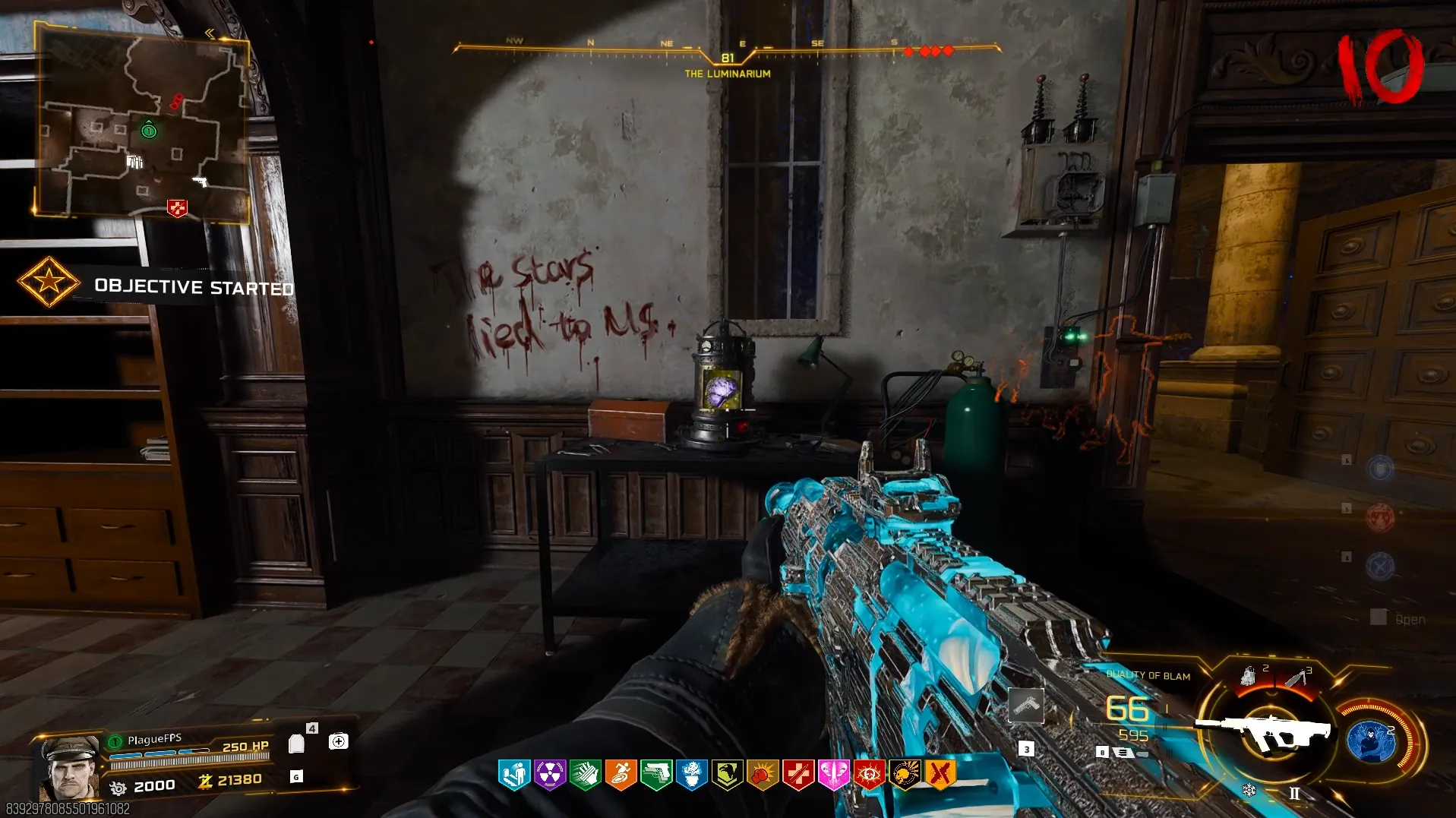Click the pistol wall-buy marker on minimap
This screenshot has width=1456, height=818.
point(200,182)
